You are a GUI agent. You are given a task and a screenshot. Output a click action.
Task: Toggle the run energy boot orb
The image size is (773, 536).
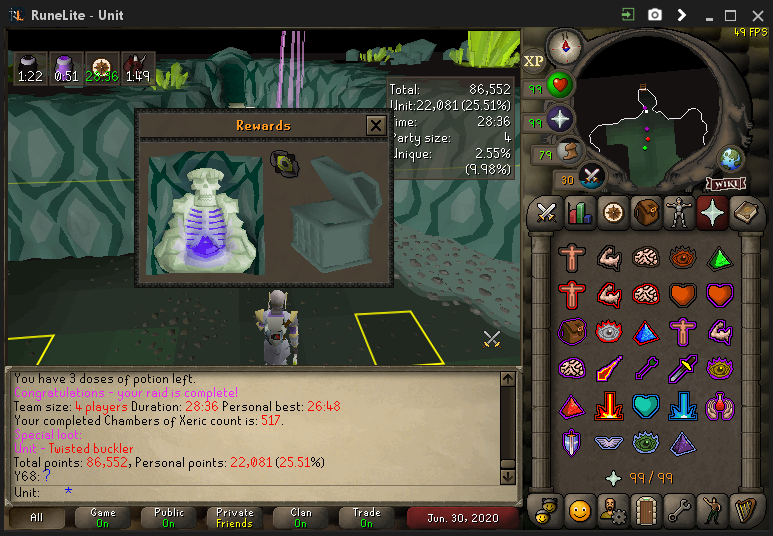(x=570, y=151)
